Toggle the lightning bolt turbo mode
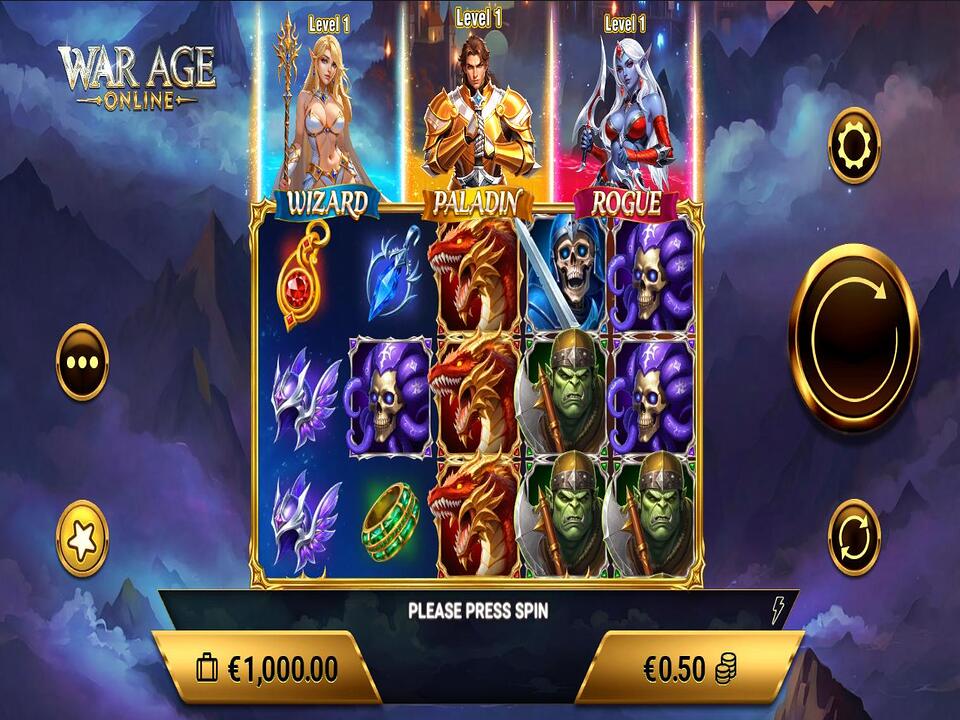 [x=778, y=610]
